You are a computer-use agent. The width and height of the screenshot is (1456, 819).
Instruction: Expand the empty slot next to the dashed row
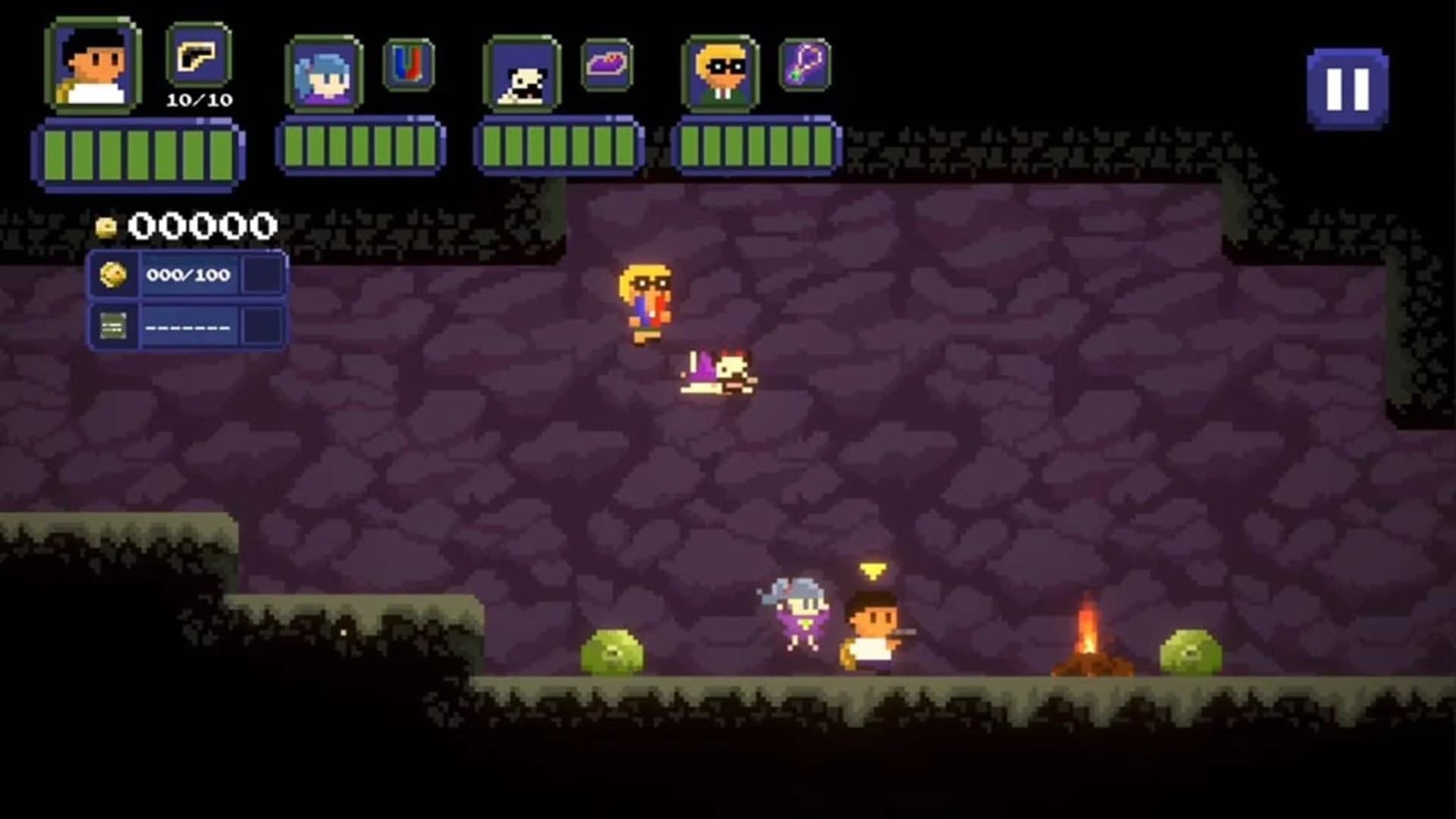pos(262,326)
